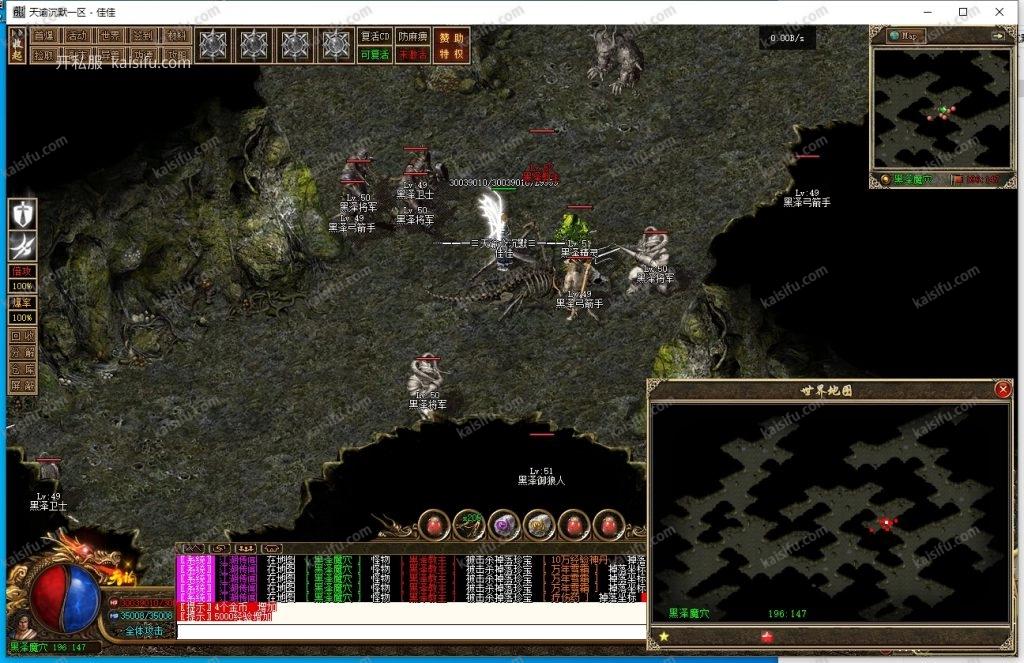The height and width of the screenshot is (663, 1024).
Task: Click the minimap in the top-right corner
Action: tap(941, 108)
